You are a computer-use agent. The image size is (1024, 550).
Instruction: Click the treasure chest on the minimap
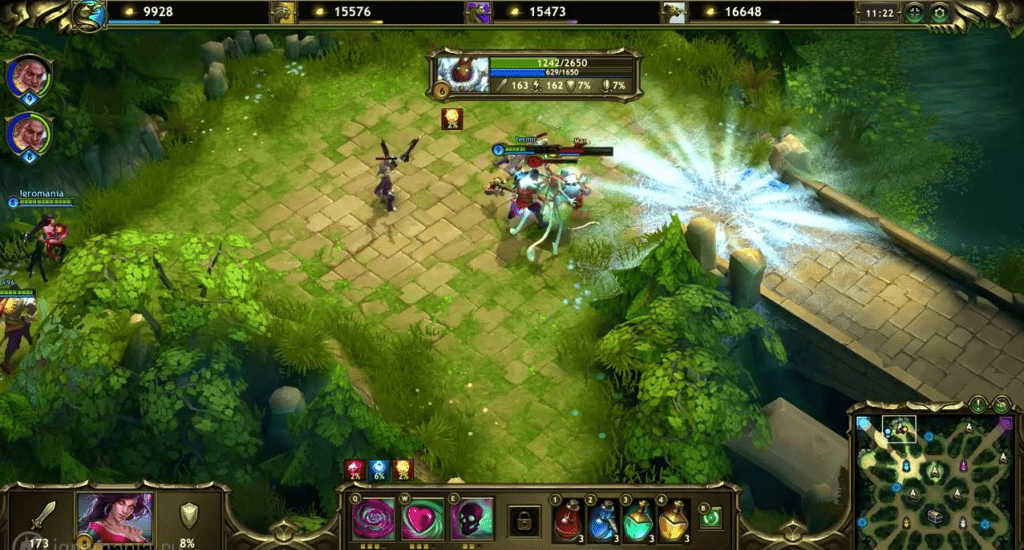(934, 516)
